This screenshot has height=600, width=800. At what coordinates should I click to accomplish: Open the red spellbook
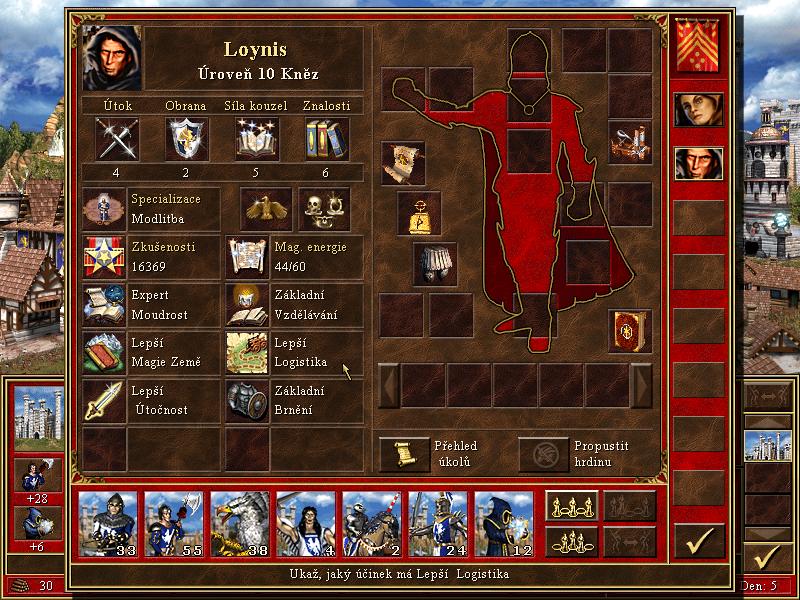(630, 331)
